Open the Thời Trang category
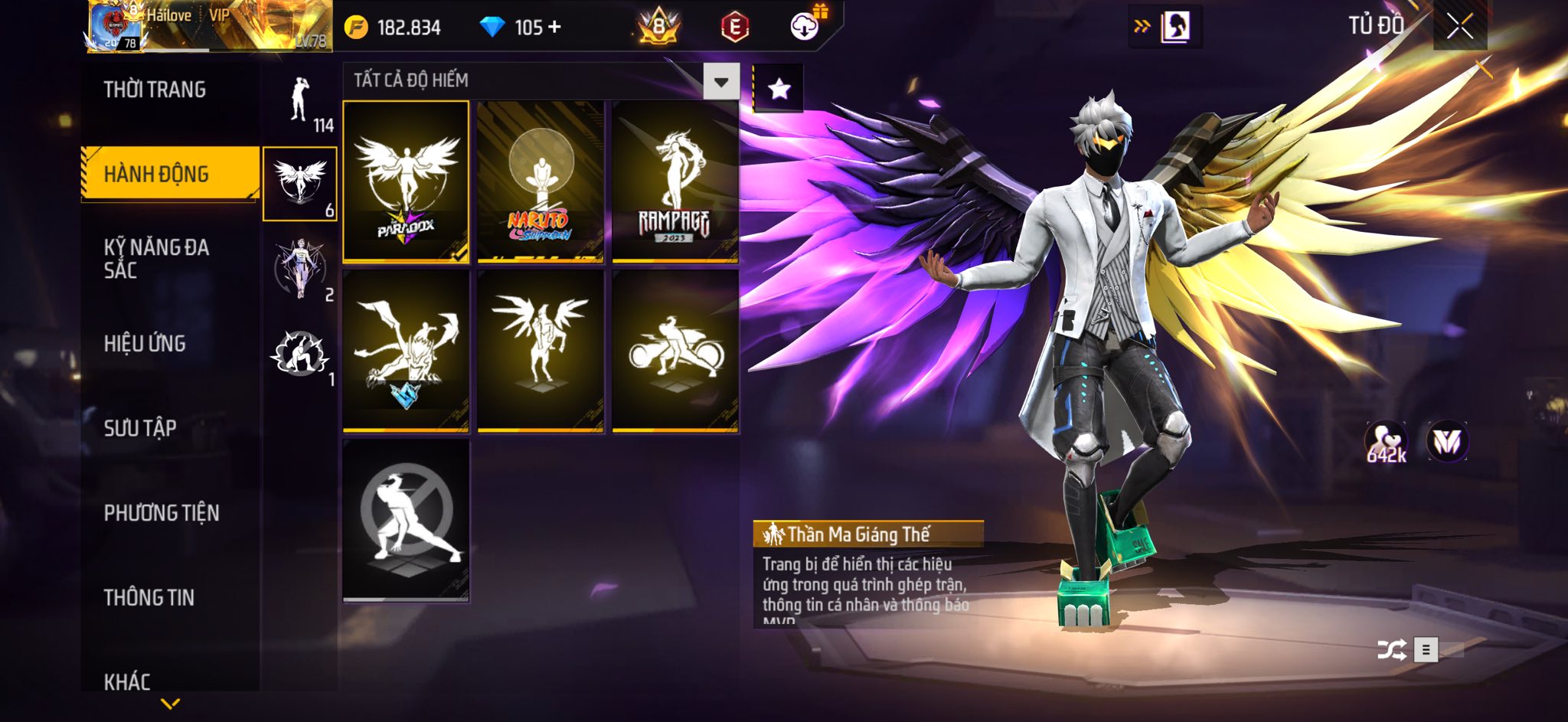The image size is (1568, 722). pos(155,90)
